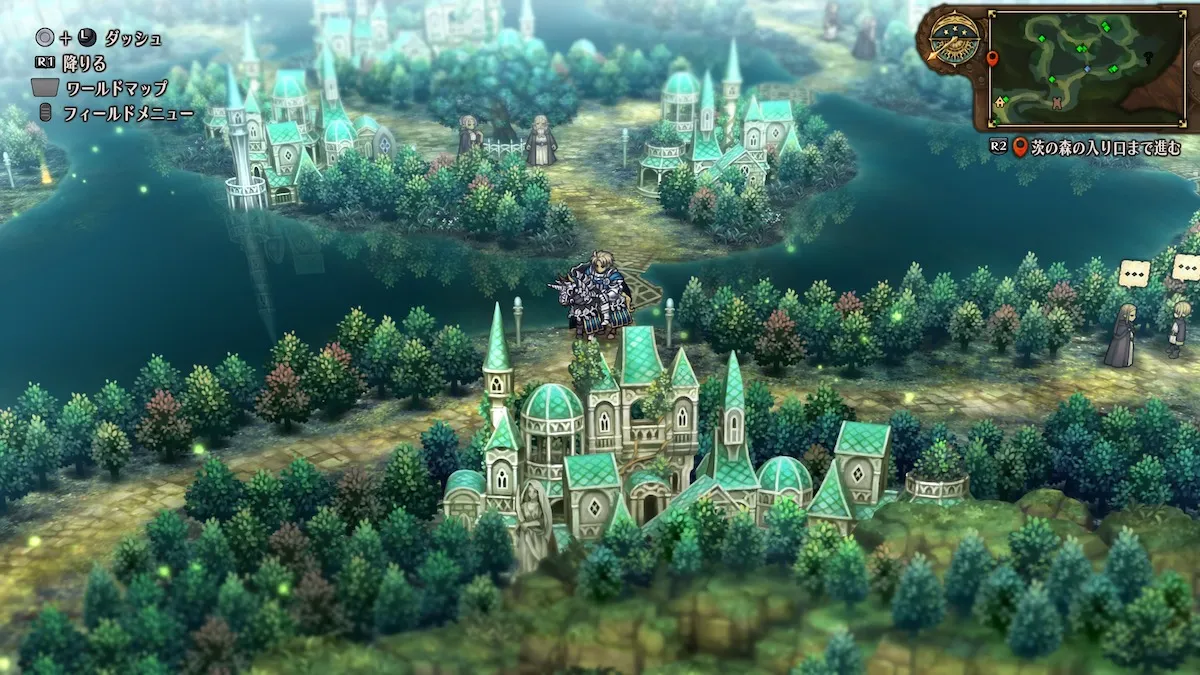The image size is (1200, 675).
Task: Click the orange destination pin on the minimap edge
Action: (x=993, y=59)
